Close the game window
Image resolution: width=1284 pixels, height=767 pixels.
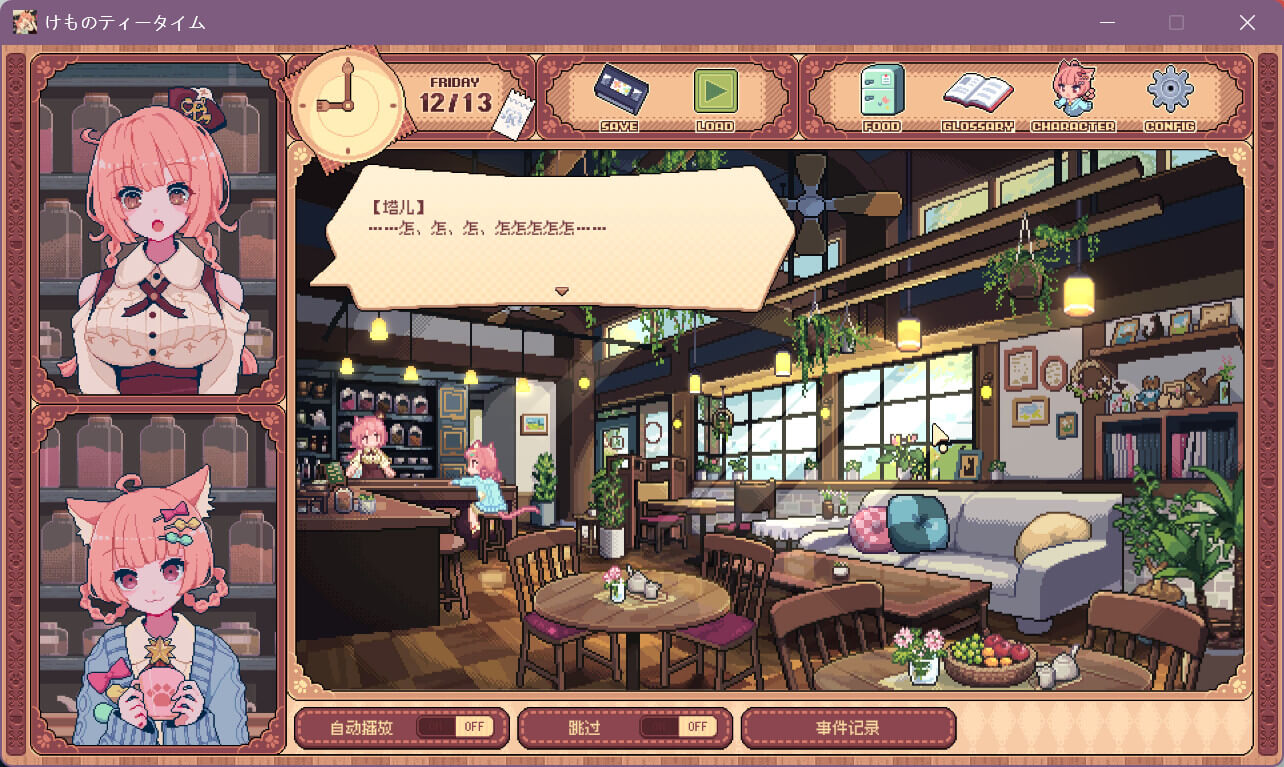point(1247,22)
